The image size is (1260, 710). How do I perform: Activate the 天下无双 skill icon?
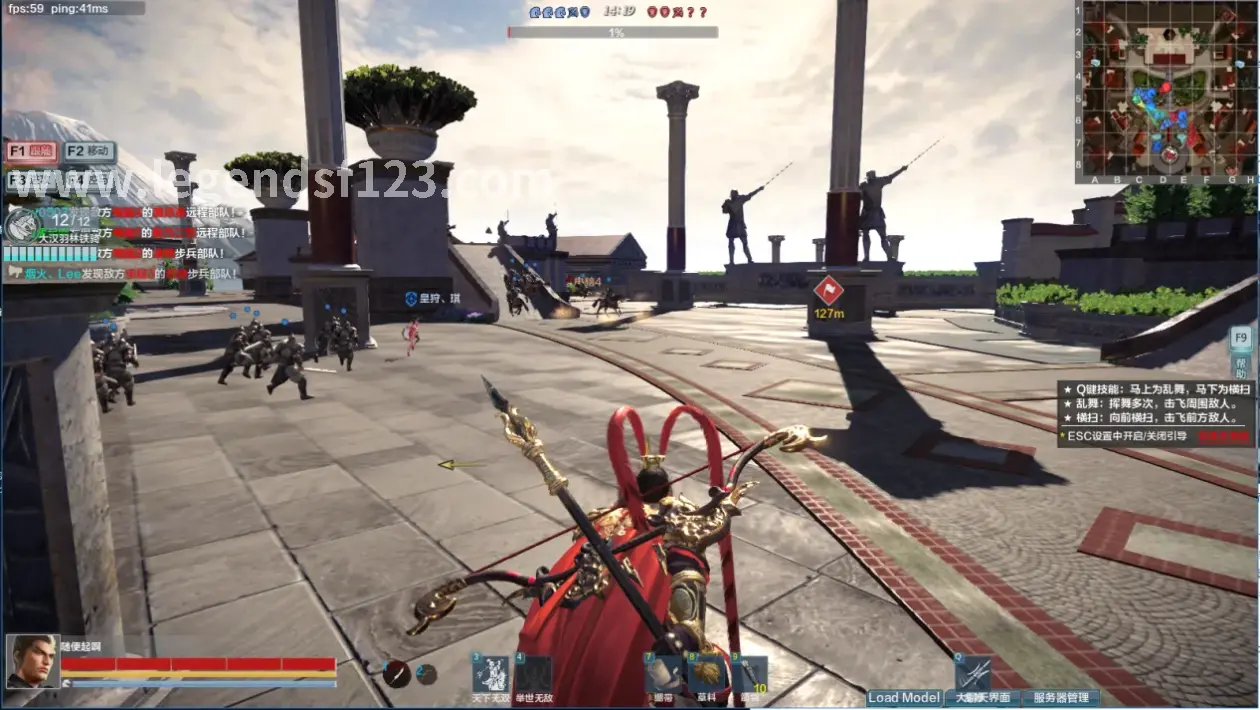pos(491,675)
